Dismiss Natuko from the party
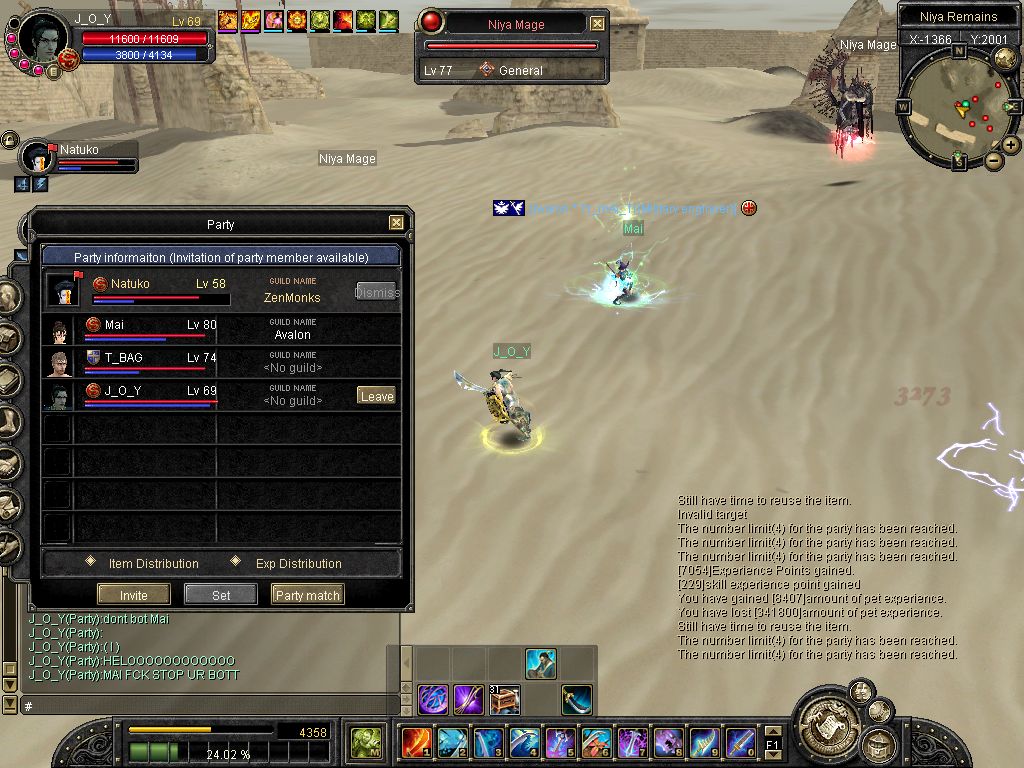Viewport: 1024px width, 768px height. tap(376, 292)
